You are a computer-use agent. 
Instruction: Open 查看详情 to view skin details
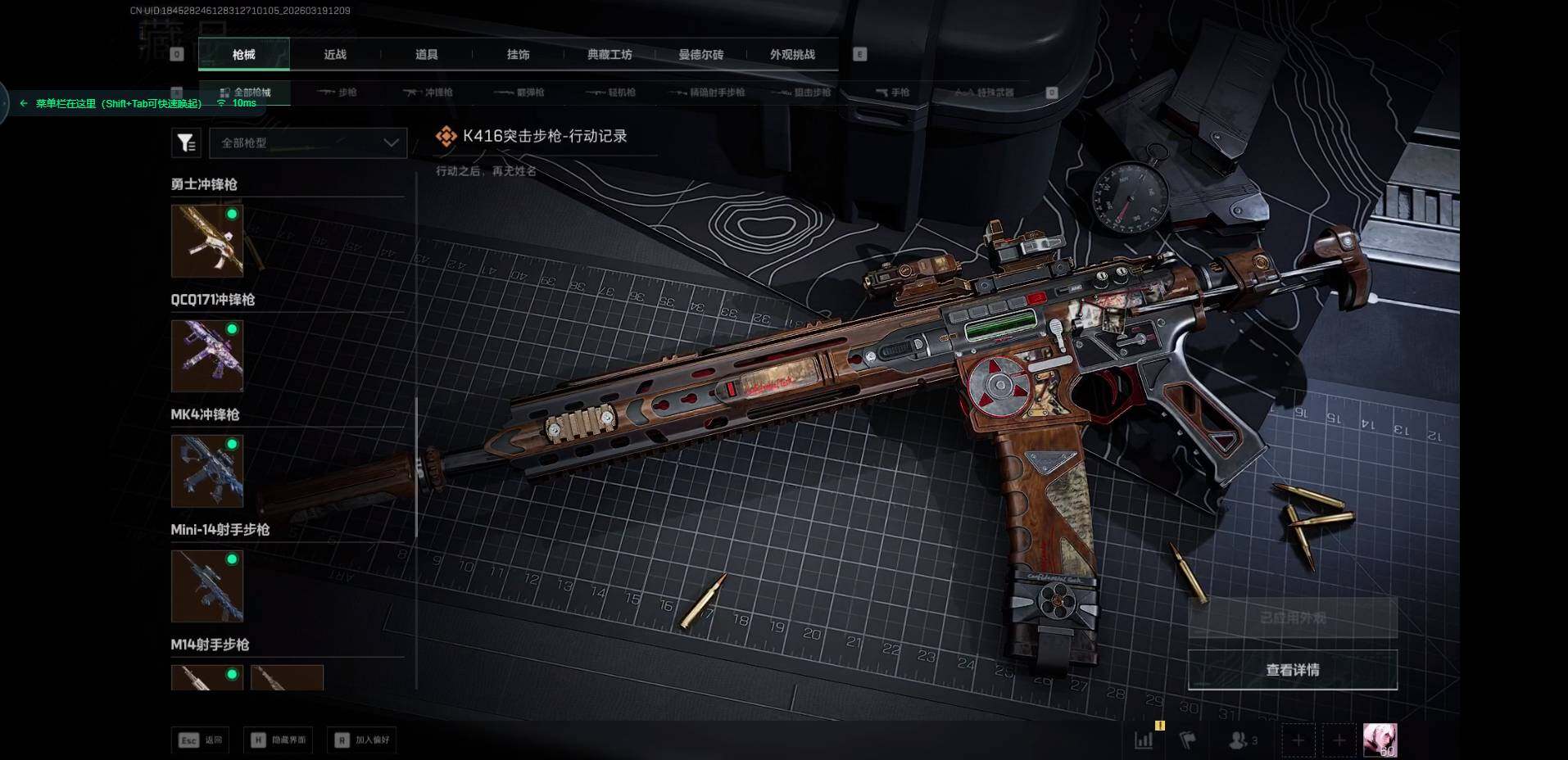(1292, 670)
